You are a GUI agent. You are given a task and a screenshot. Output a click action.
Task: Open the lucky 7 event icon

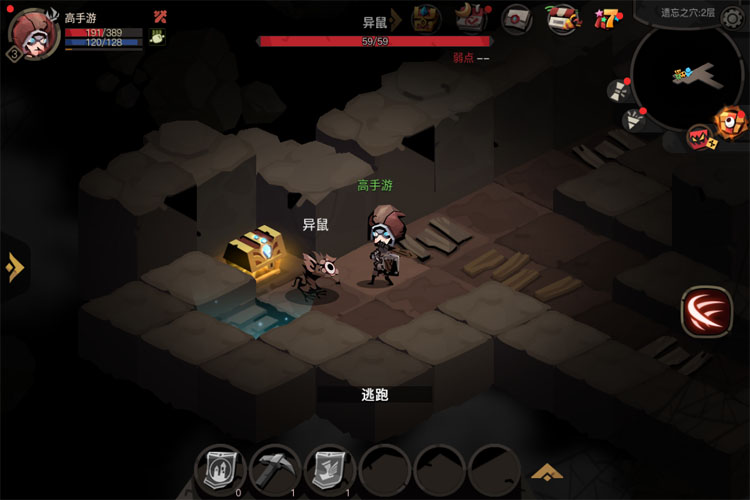(x=608, y=18)
